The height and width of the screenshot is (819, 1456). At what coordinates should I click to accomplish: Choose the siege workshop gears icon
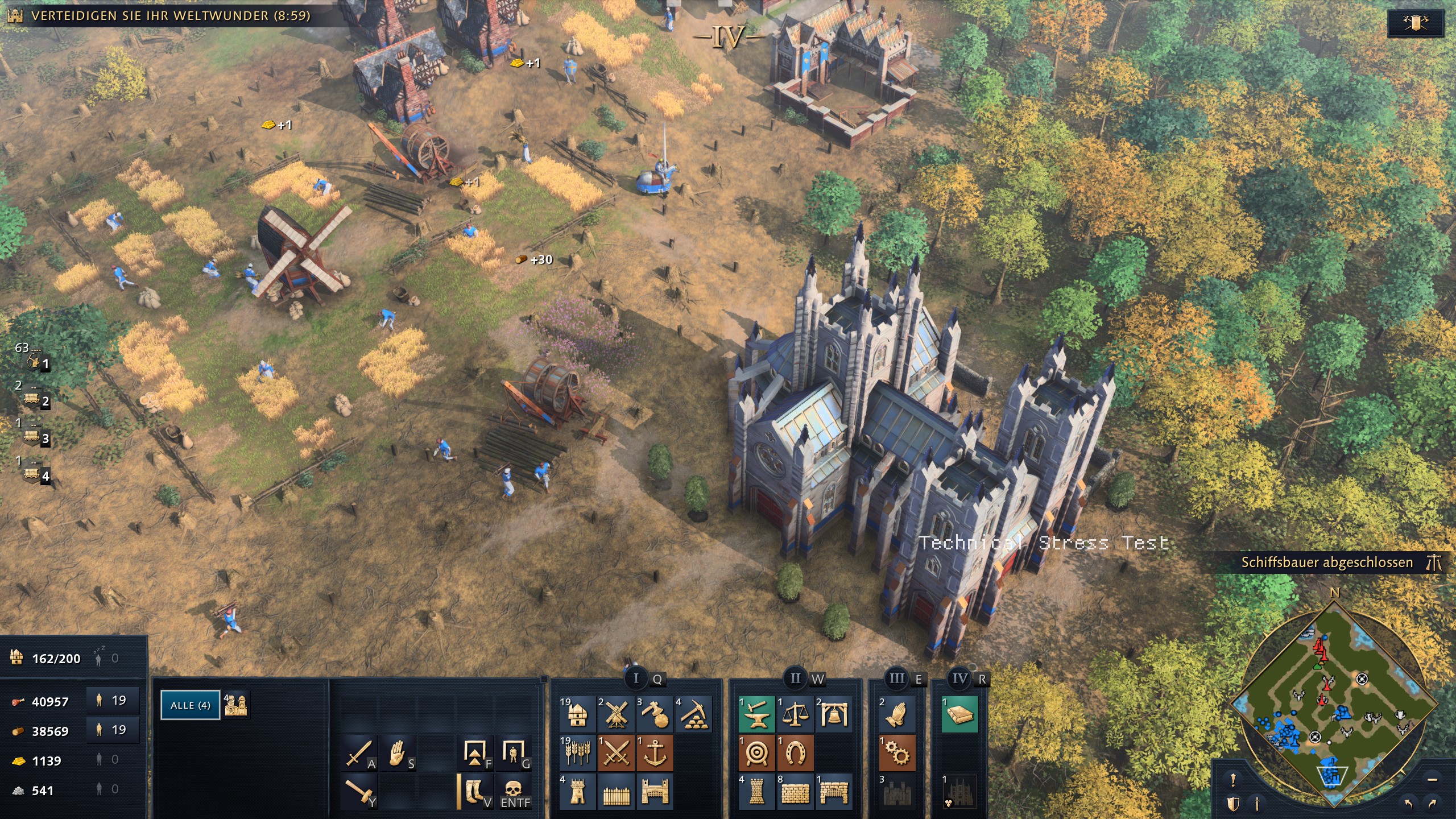(x=897, y=753)
